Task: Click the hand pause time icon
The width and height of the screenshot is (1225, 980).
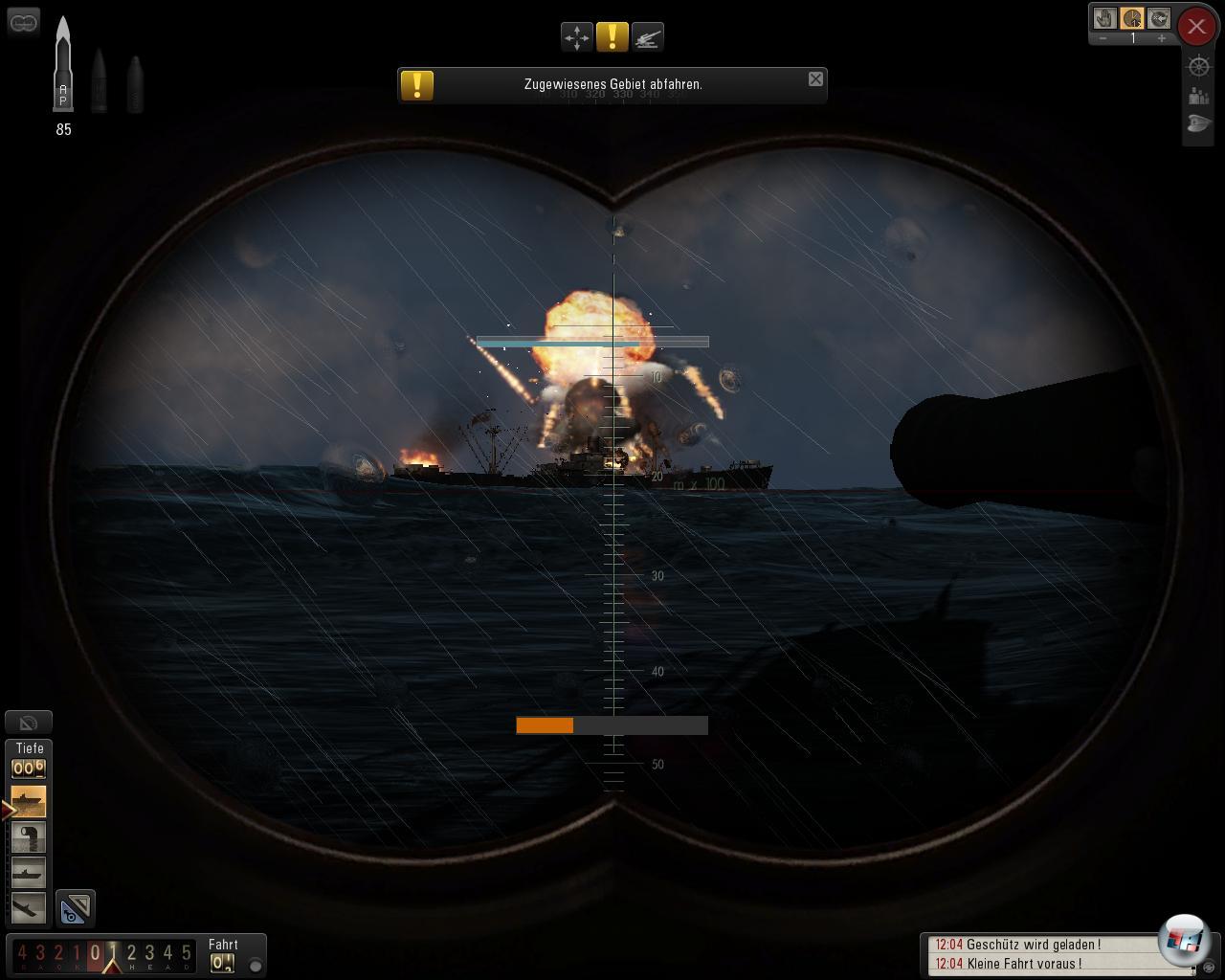Action: [1105, 18]
